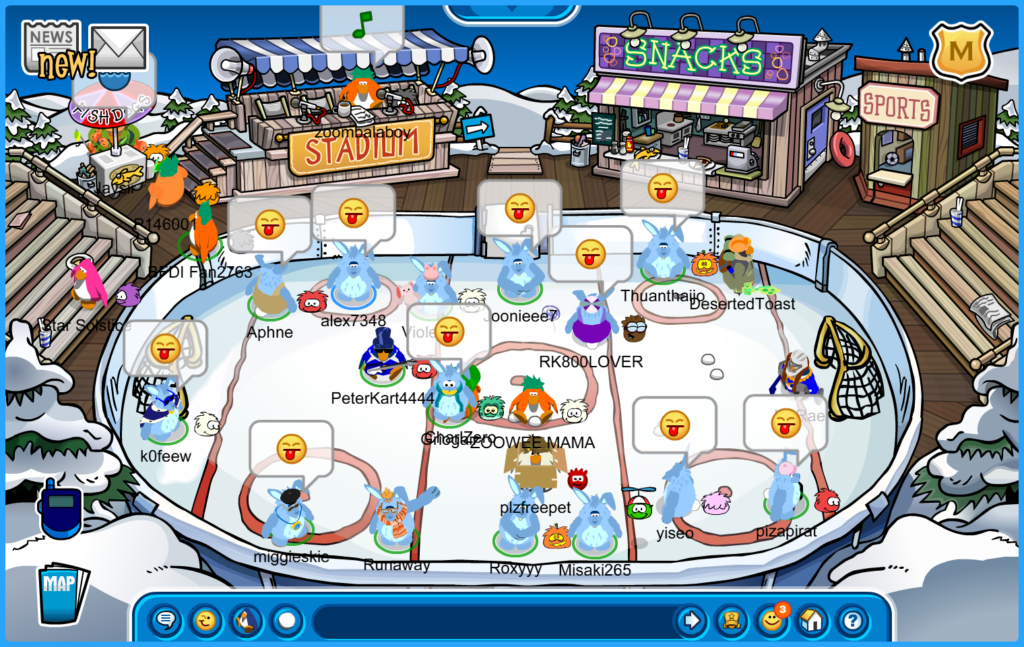Focus the chat message input bar
Screen dimensions: 1024x647
pyautogui.click(x=490, y=621)
